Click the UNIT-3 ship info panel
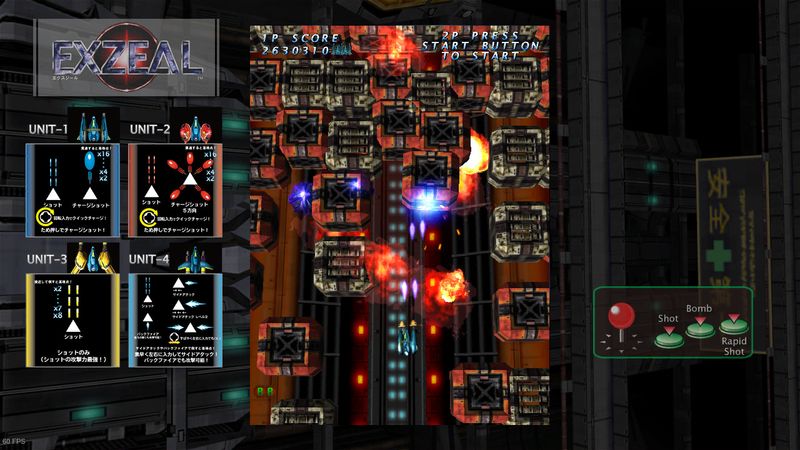Viewport: 800px width, 450px height. tap(73, 325)
